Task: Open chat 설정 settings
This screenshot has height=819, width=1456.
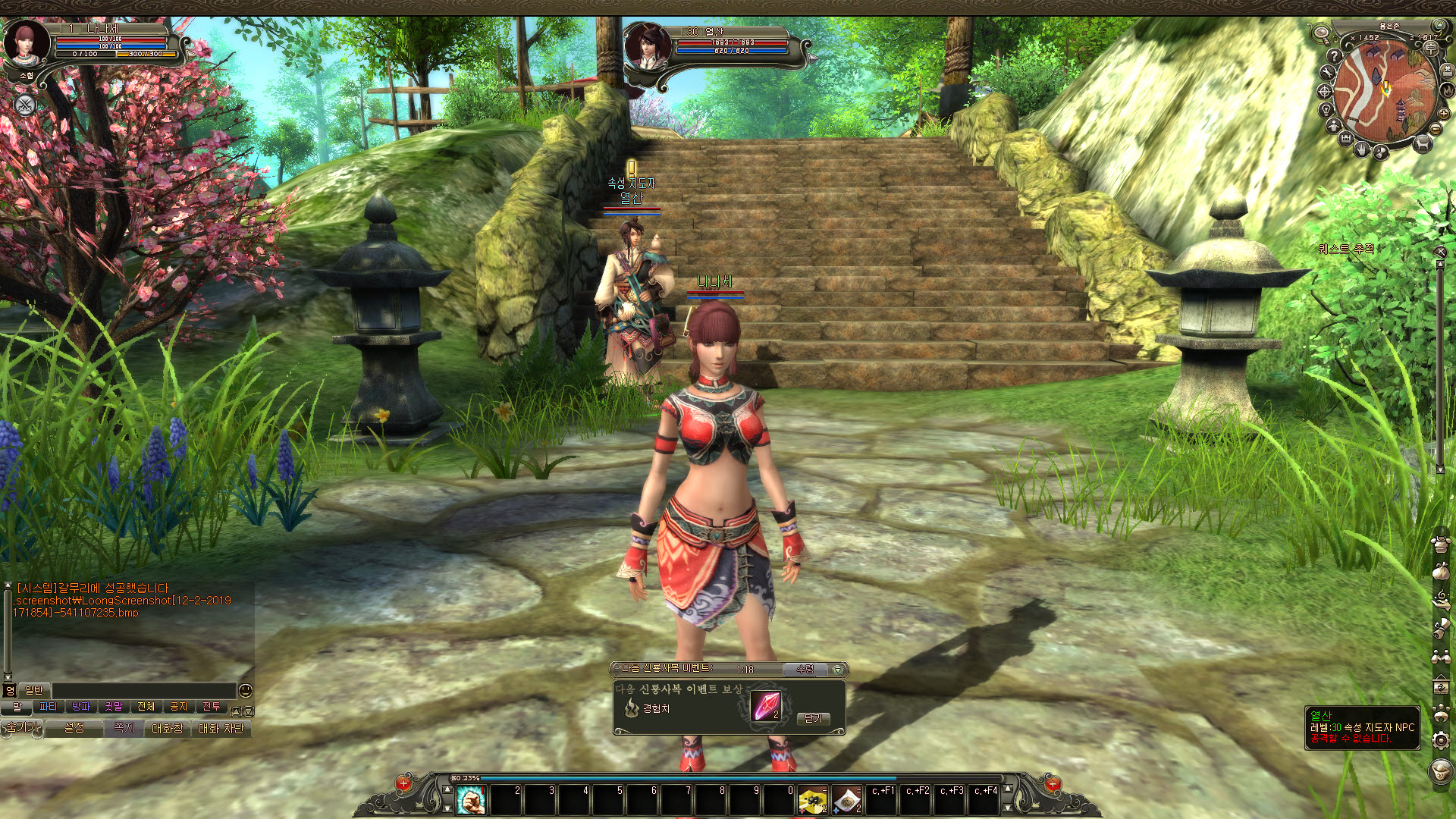Action: click(x=74, y=728)
